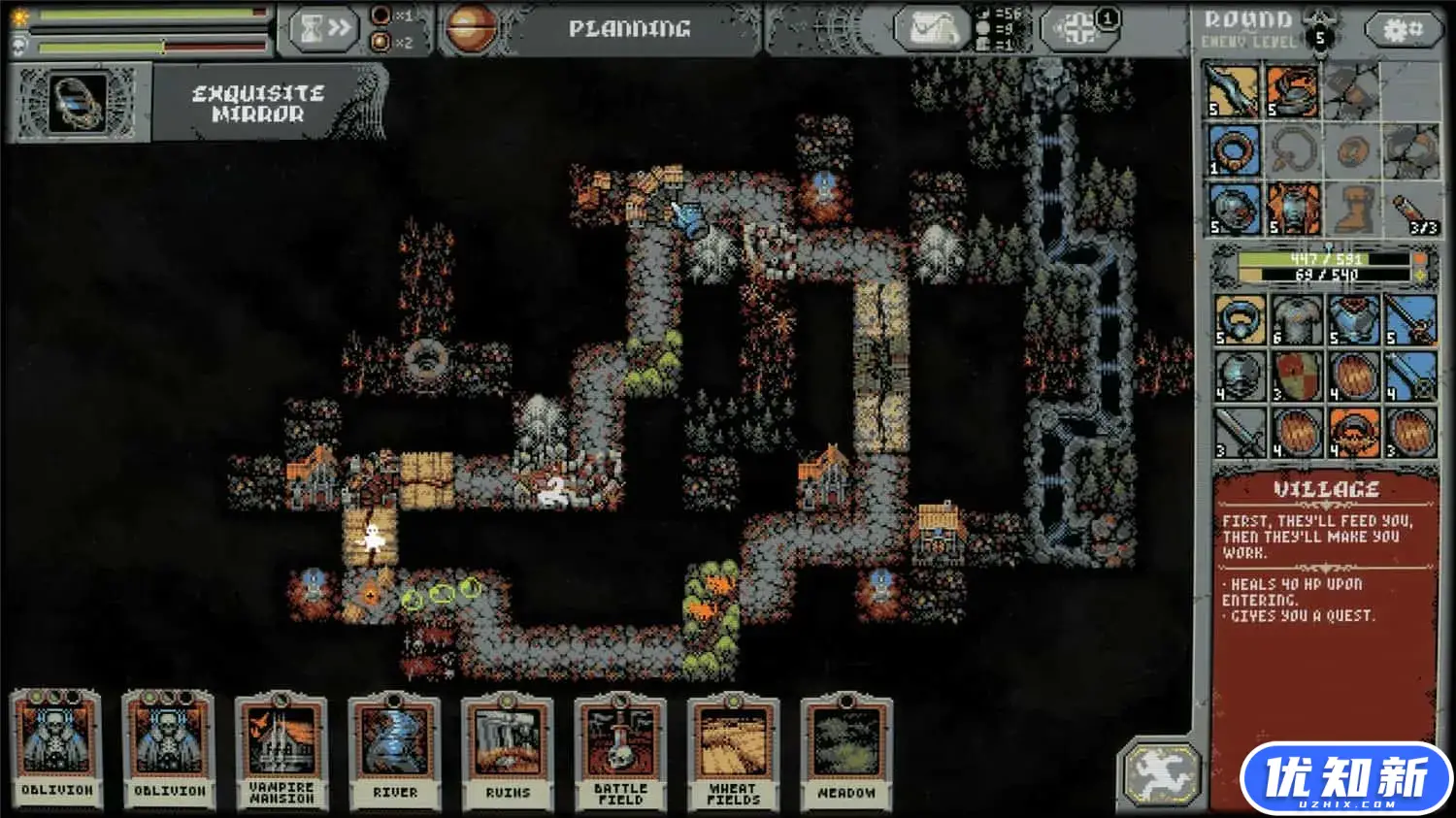This screenshot has width=1456, height=818.
Task: Choose the Ruins card
Action: tap(507, 750)
